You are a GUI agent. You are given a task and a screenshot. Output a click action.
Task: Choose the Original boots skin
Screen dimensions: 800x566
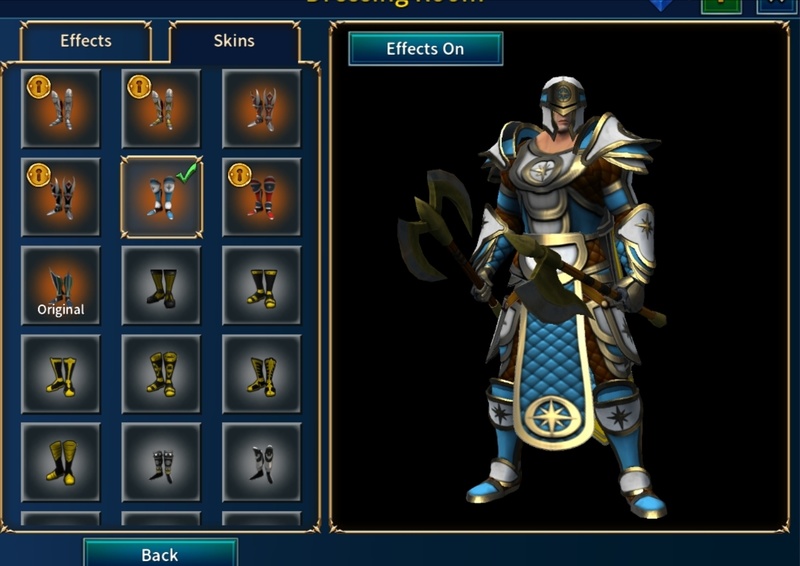pyautogui.click(x=60, y=286)
